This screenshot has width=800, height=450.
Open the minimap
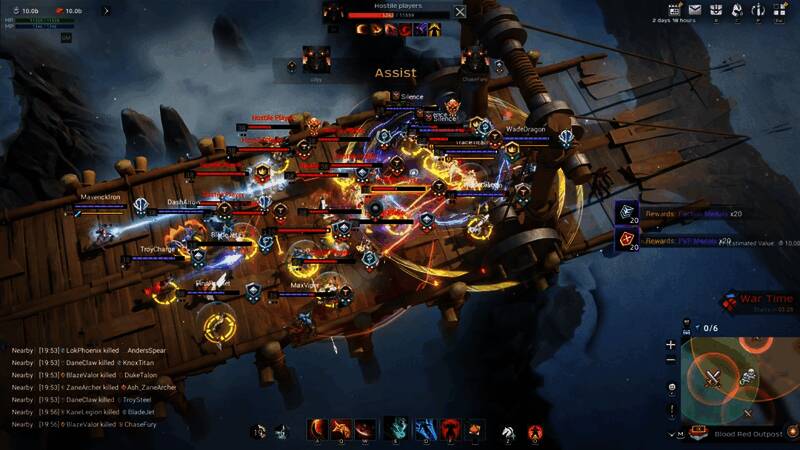click(740, 378)
